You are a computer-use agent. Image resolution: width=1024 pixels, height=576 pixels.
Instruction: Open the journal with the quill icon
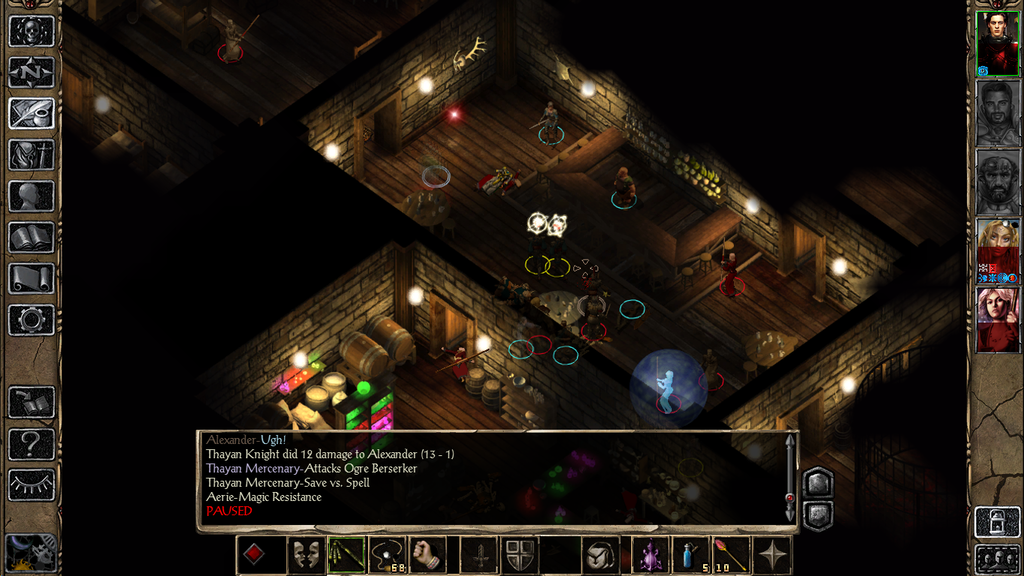pos(31,113)
